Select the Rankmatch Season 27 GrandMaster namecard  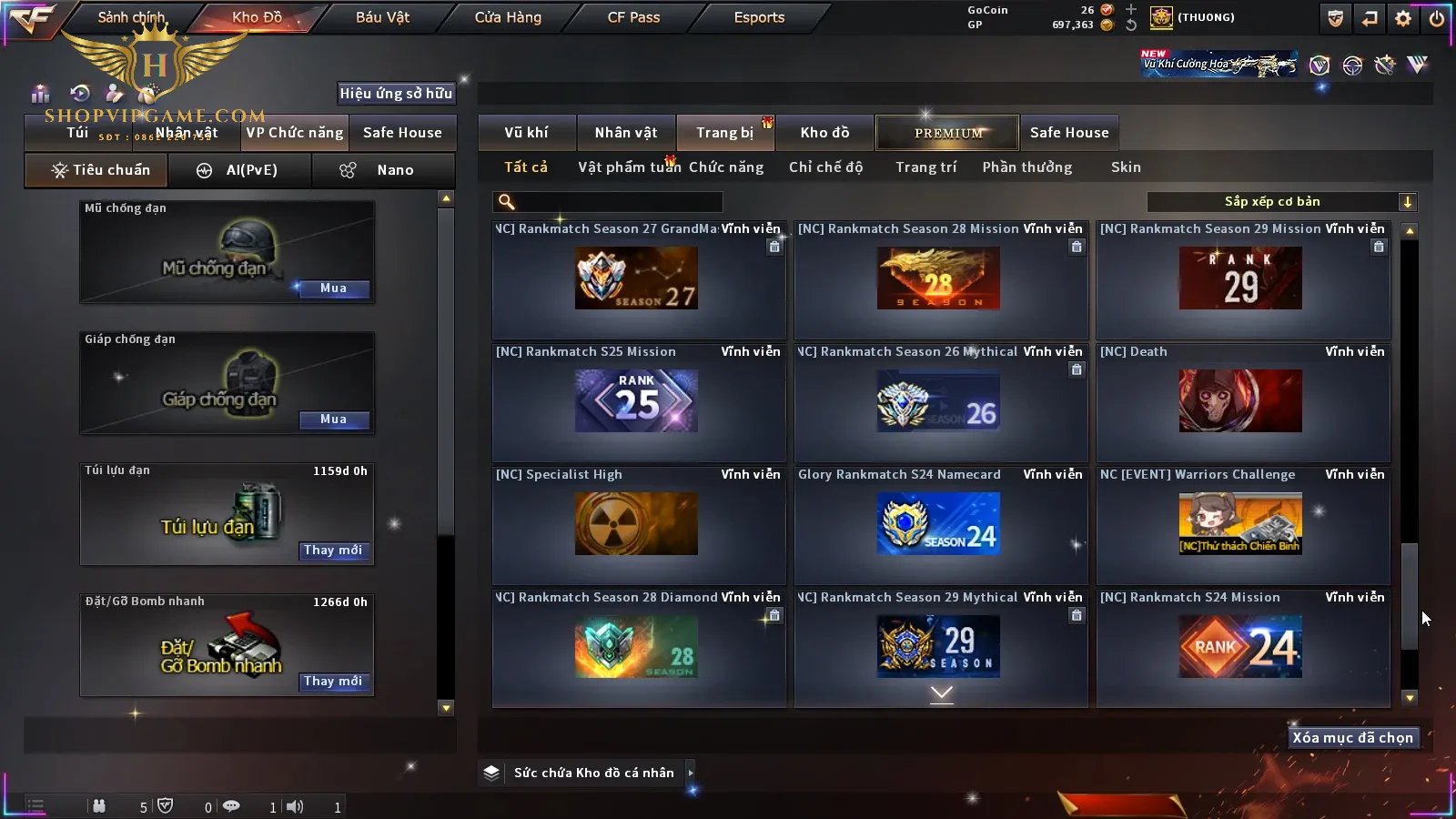636,278
